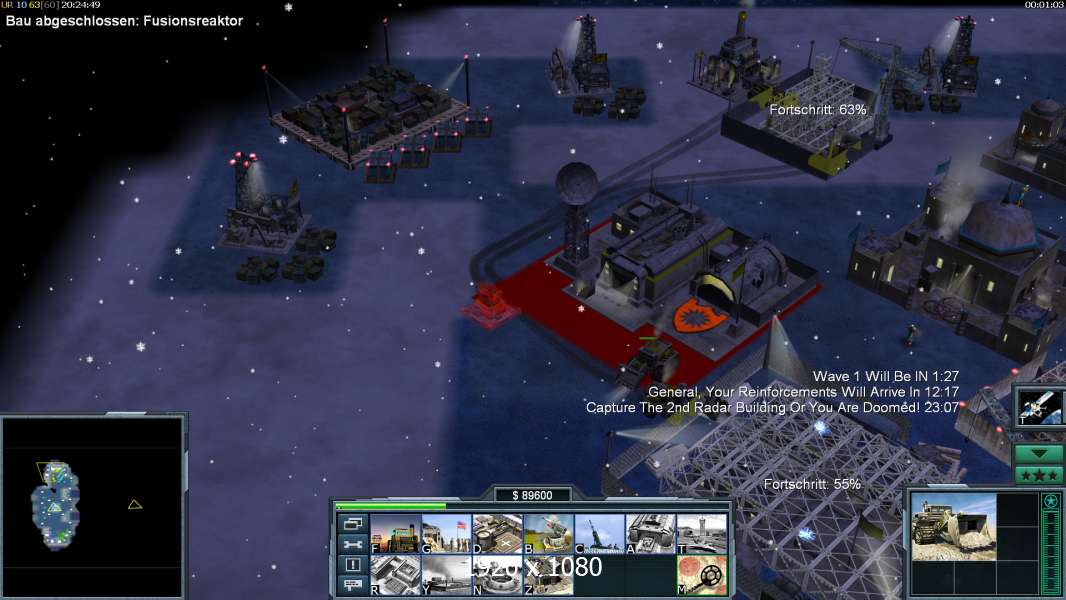
Task: Select the power plant build icon (F)
Action: tap(395, 534)
